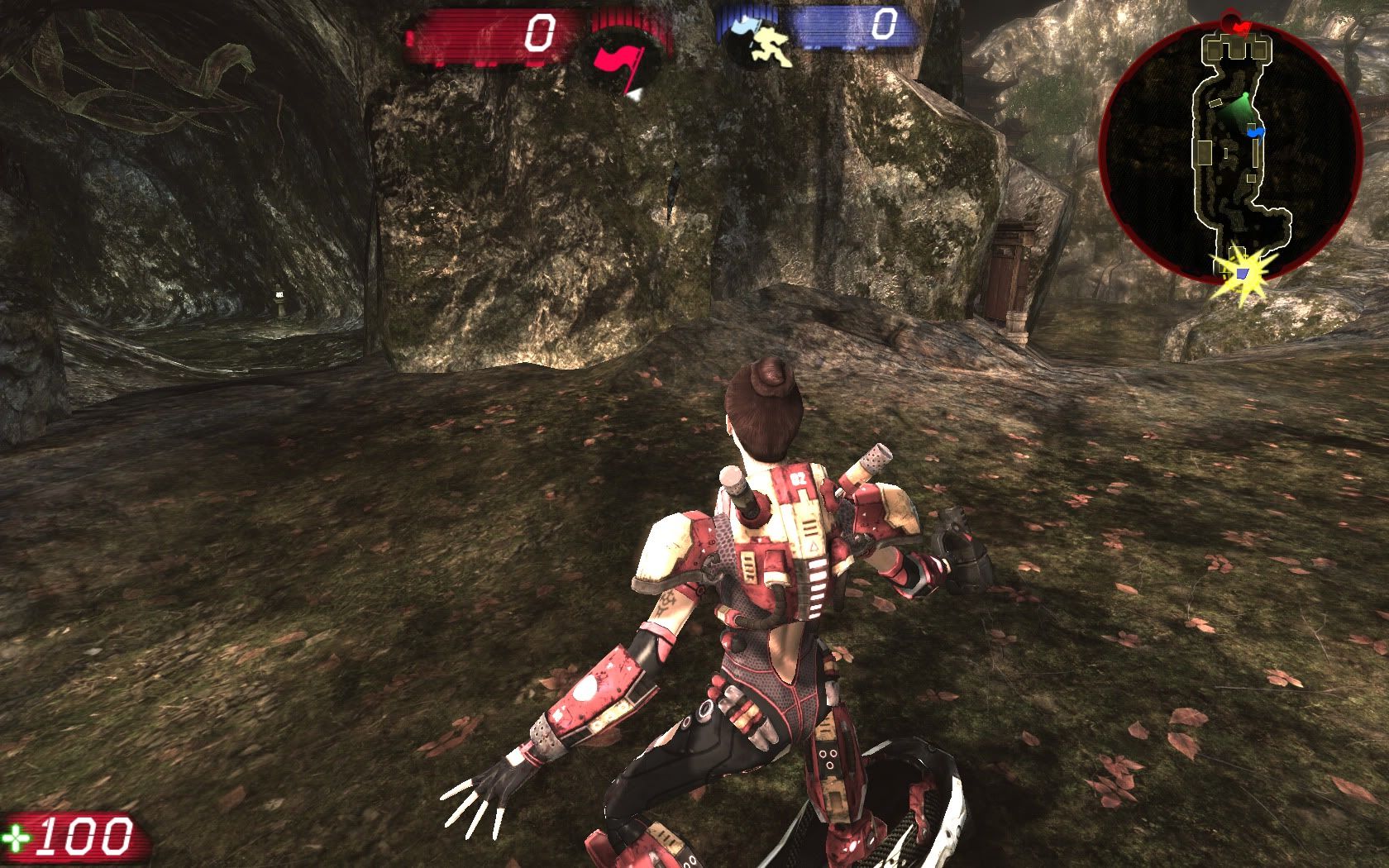
Task: Select the red base marker on minimap
Action: 1240,26
